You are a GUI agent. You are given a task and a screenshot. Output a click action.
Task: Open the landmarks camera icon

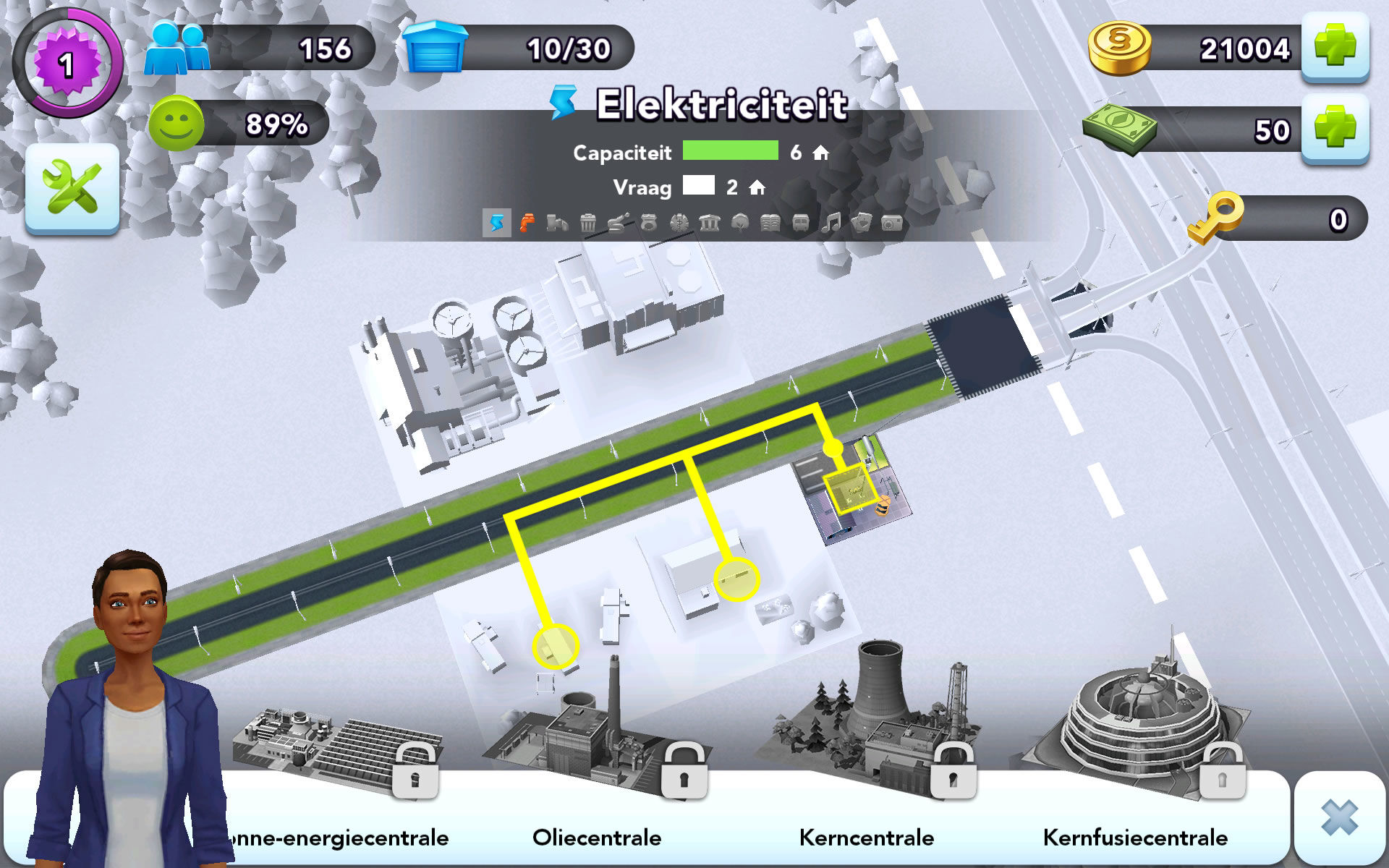(891, 223)
